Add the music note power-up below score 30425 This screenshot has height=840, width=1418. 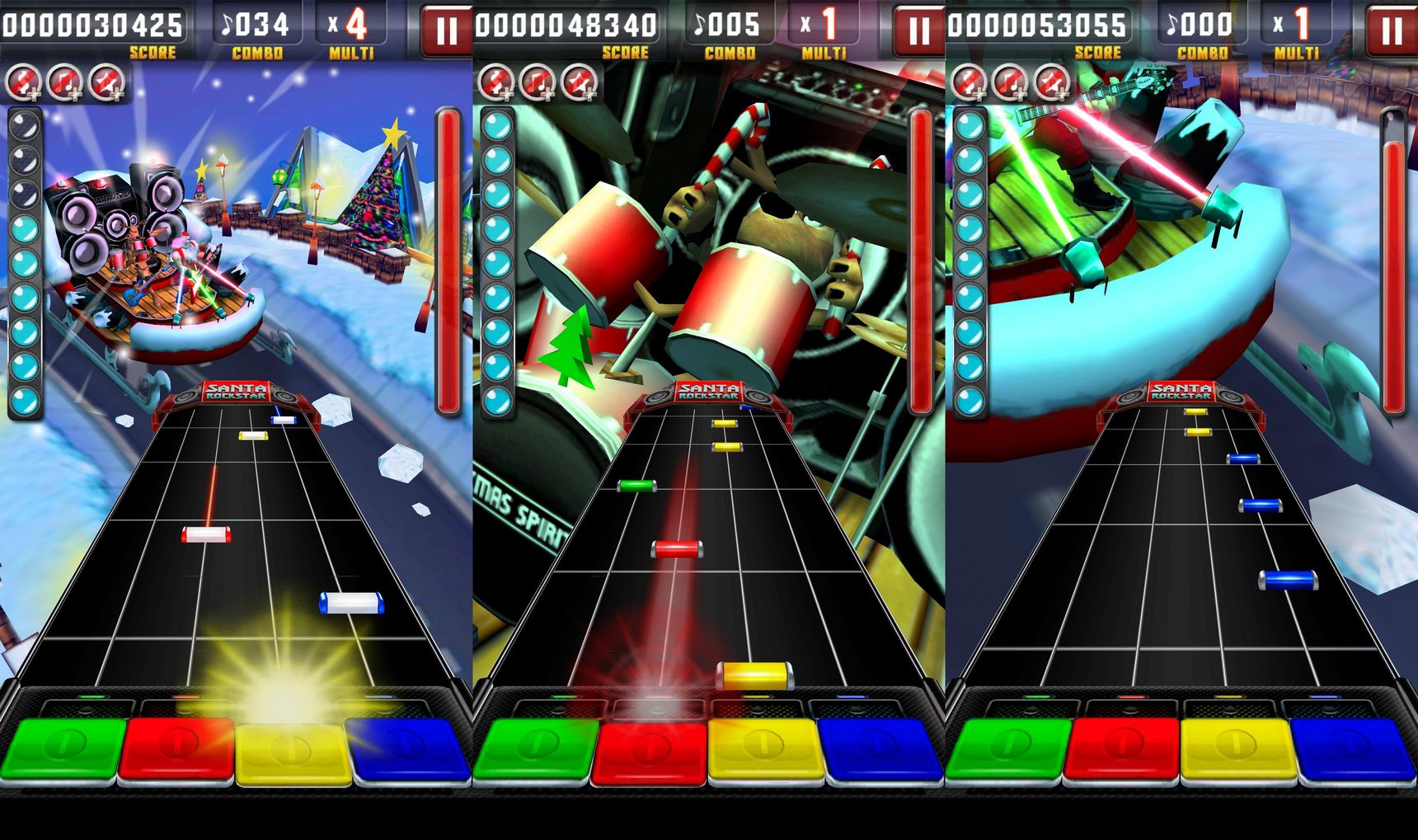65,82
